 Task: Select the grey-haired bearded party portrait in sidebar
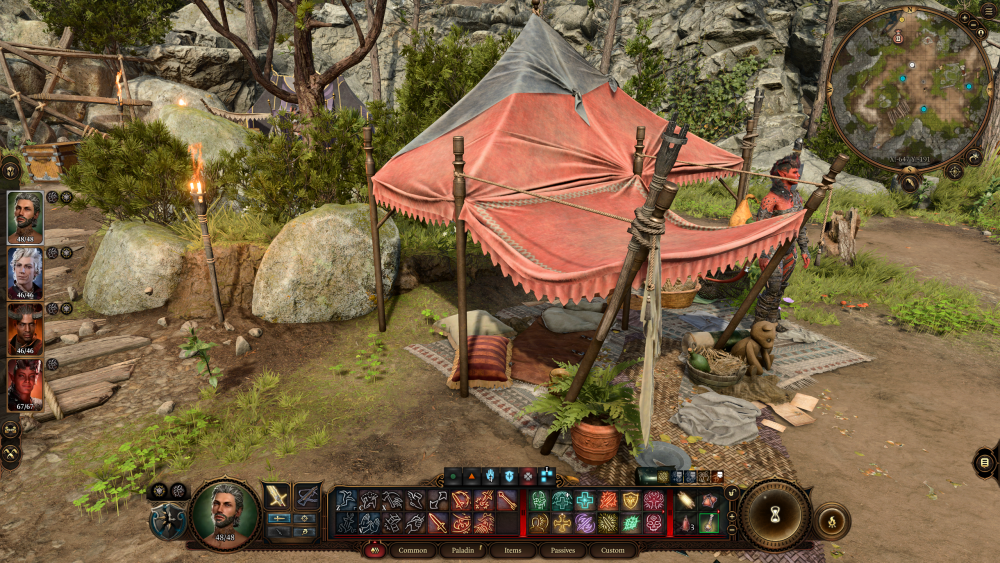point(25,217)
